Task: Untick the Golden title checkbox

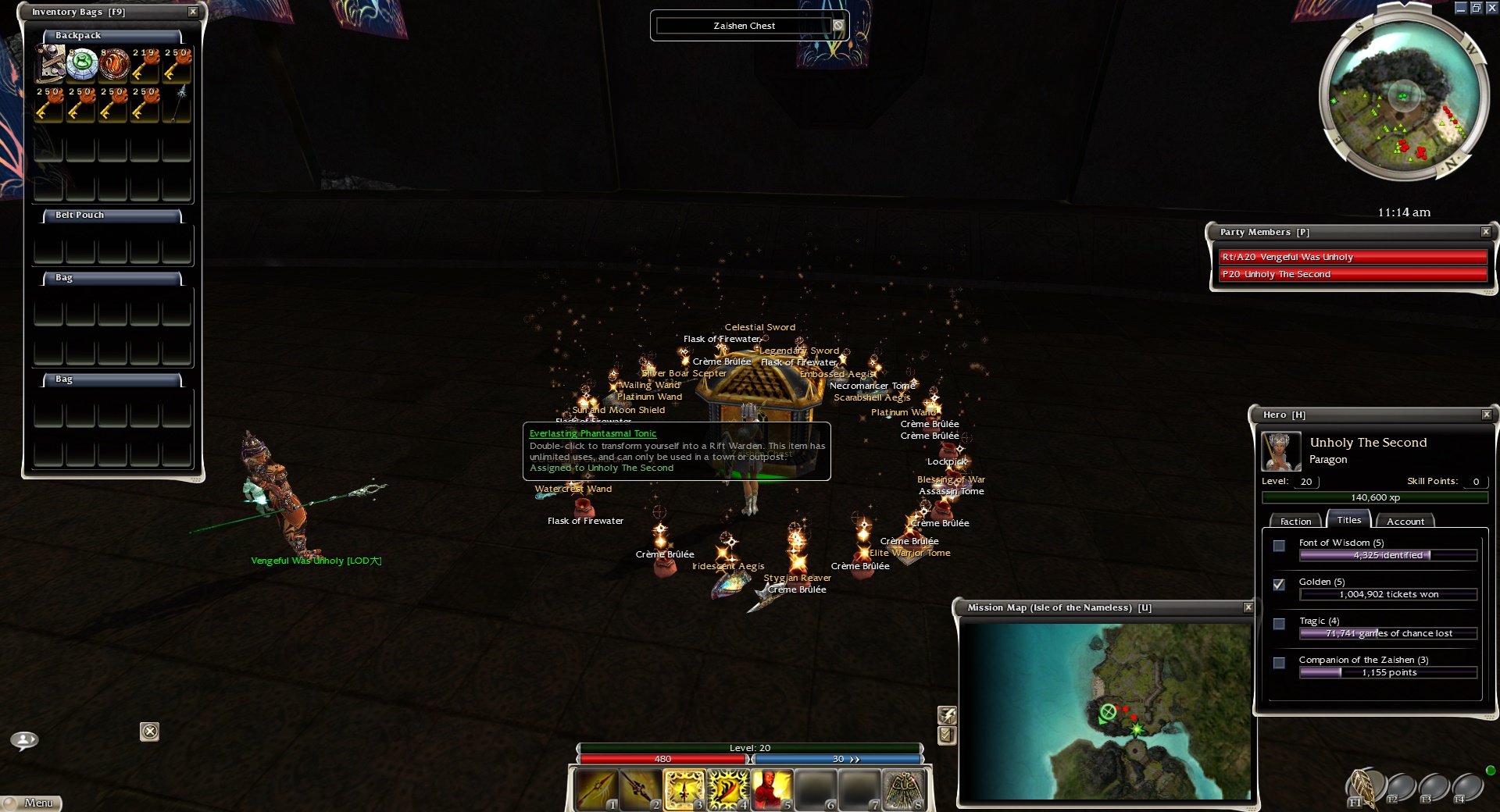Action: point(1279,584)
